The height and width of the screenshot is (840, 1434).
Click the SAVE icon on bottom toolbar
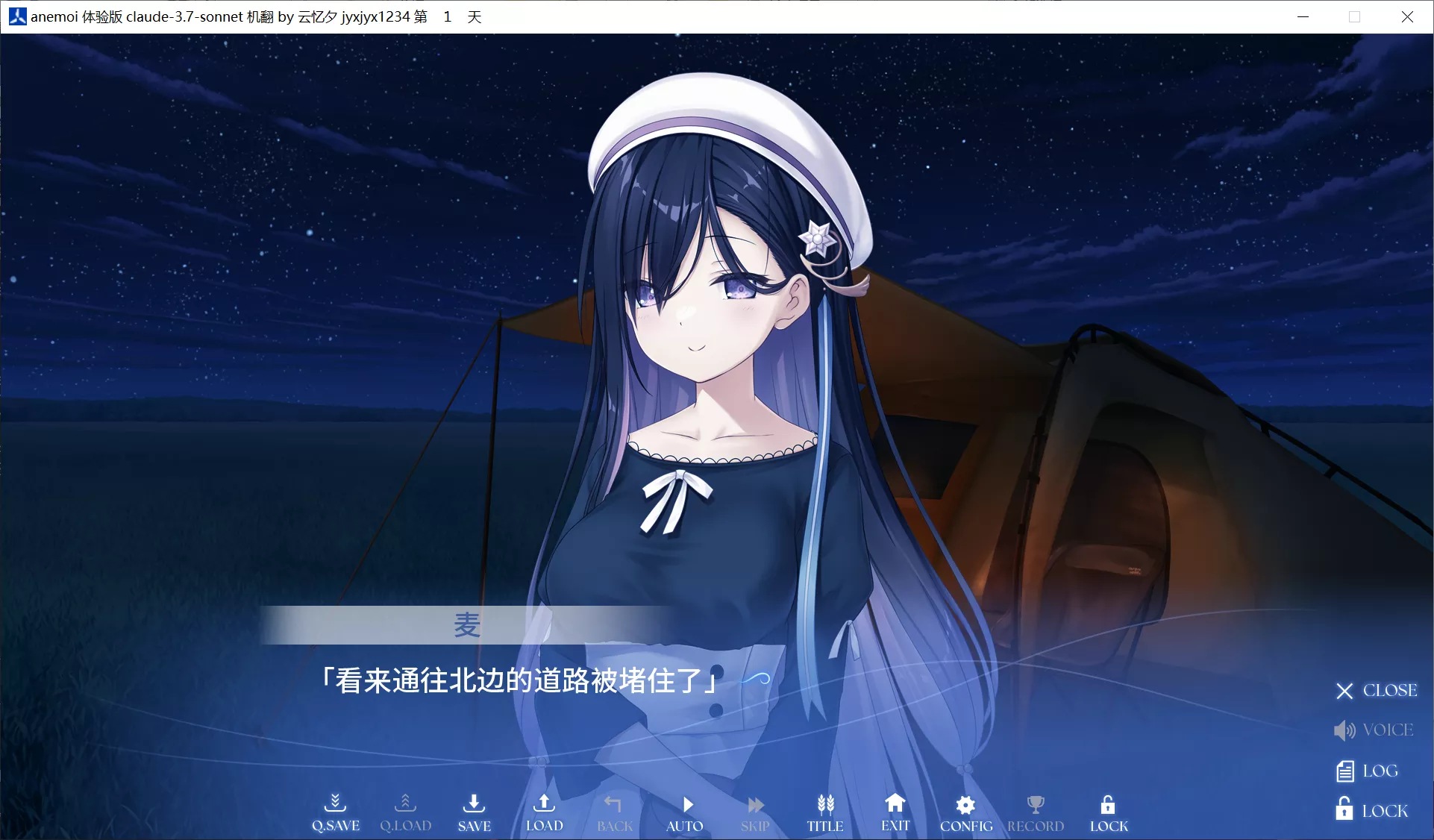click(474, 808)
